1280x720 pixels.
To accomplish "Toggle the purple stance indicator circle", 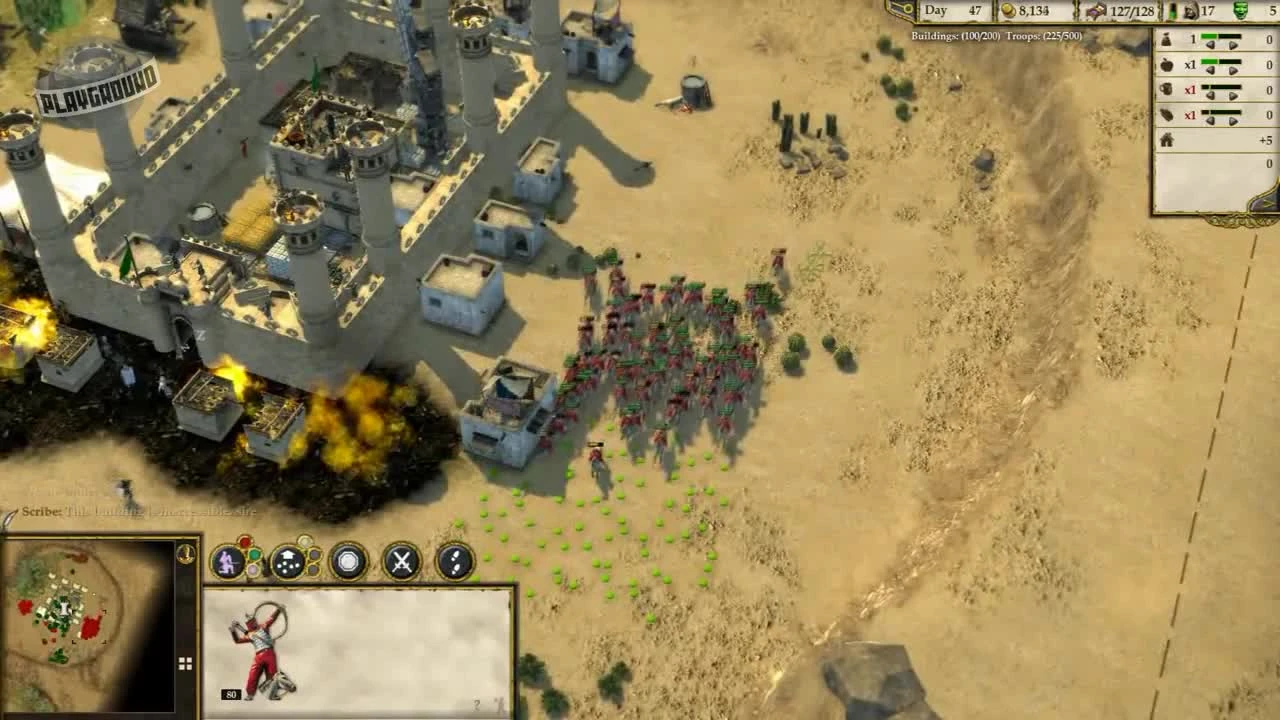I will pyautogui.click(x=252, y=568).
